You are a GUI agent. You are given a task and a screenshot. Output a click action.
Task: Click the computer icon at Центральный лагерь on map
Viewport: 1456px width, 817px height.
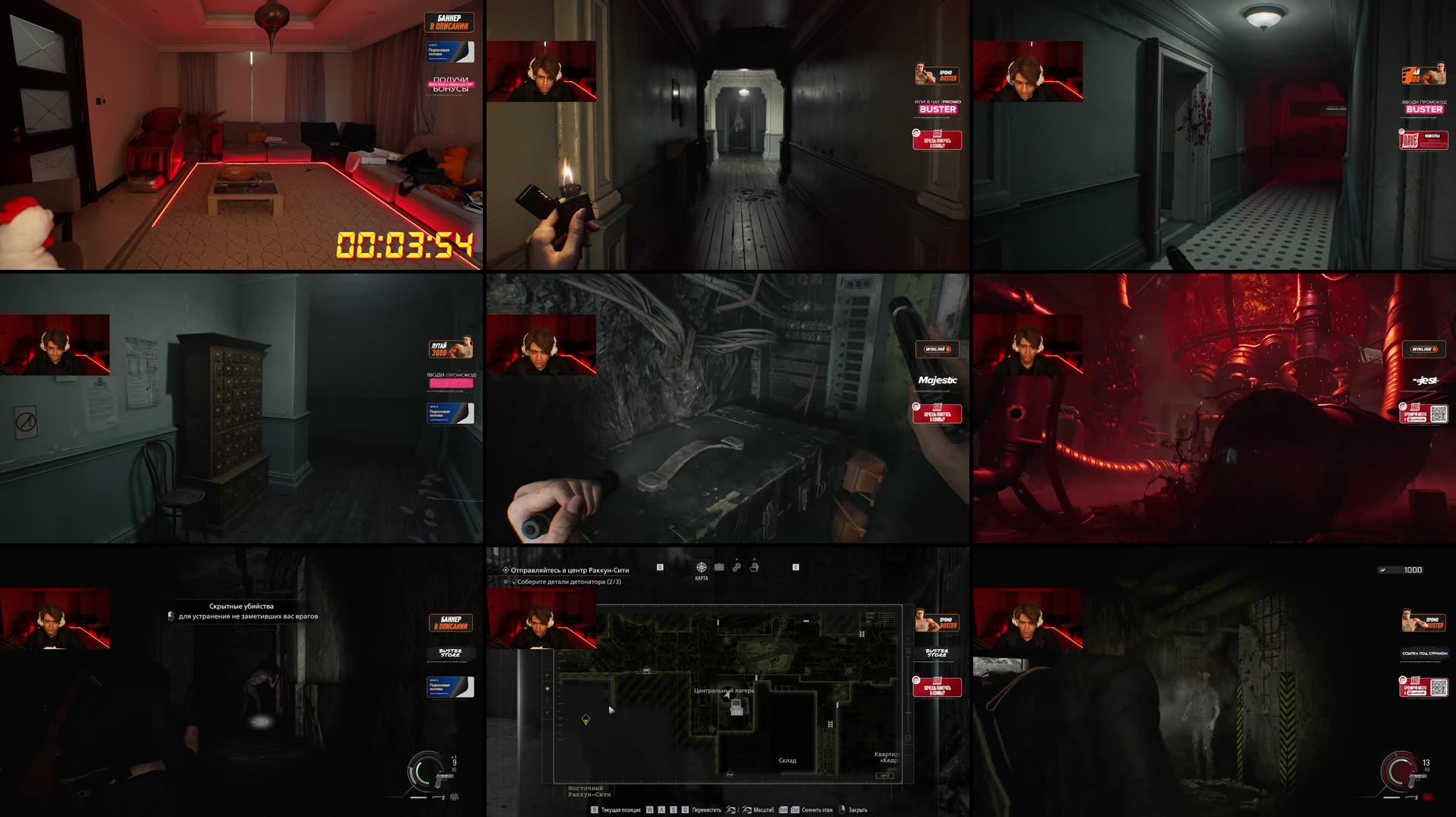click(x=736, y=708)
